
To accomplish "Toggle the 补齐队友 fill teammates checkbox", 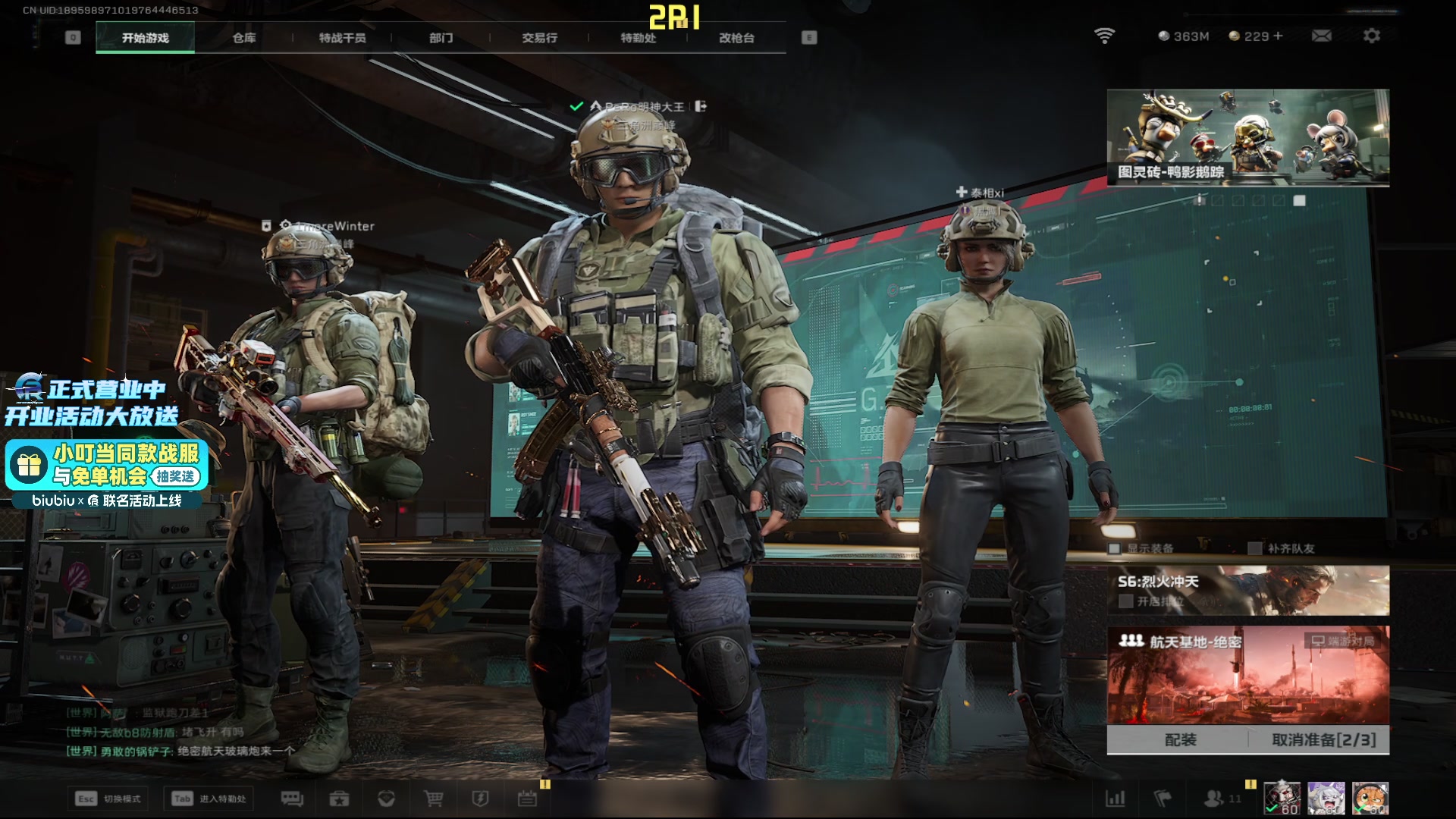I will 1255,548.
